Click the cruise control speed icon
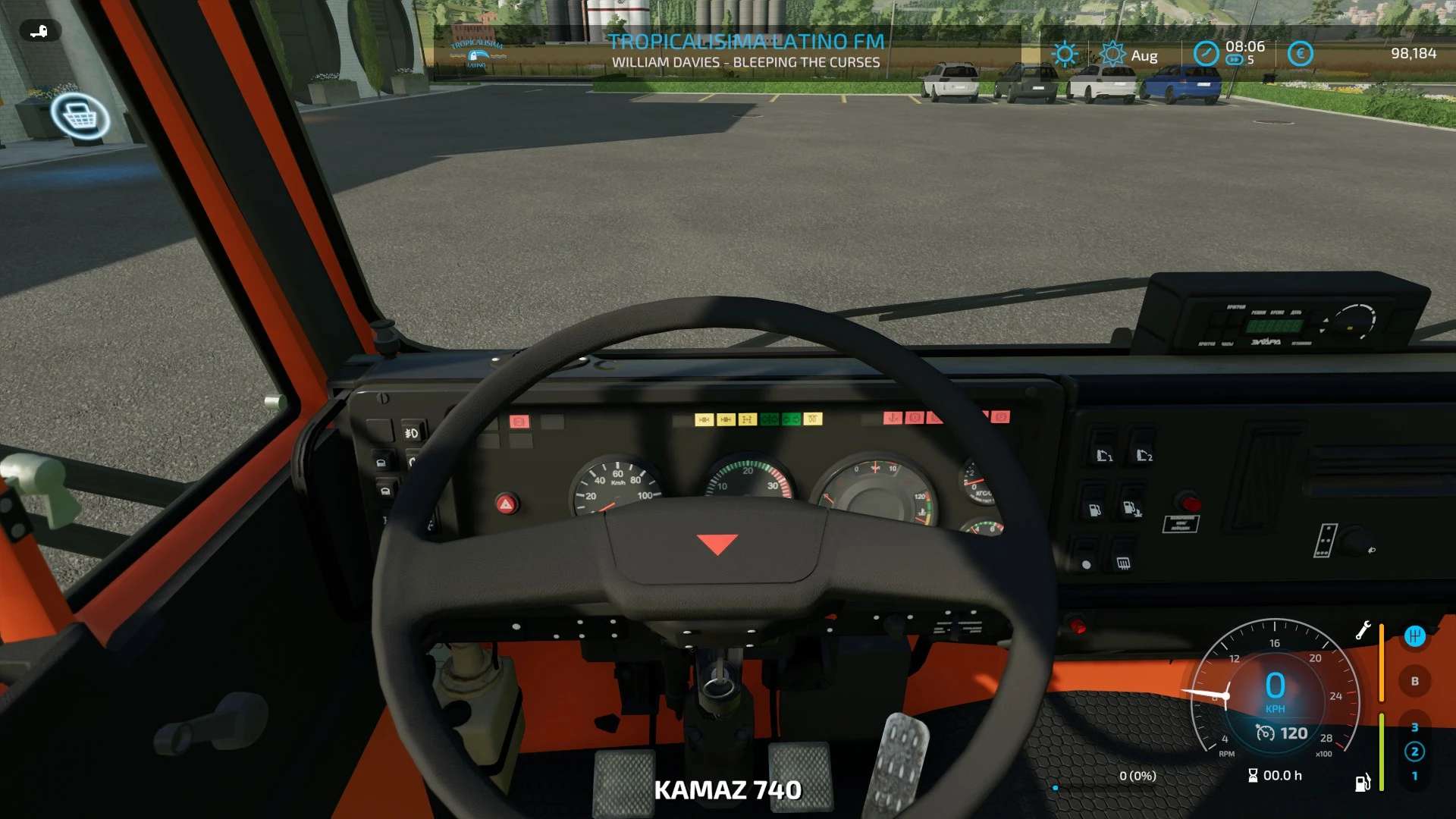This screenshot has width=1456, height=819. tap(1265, 733)
